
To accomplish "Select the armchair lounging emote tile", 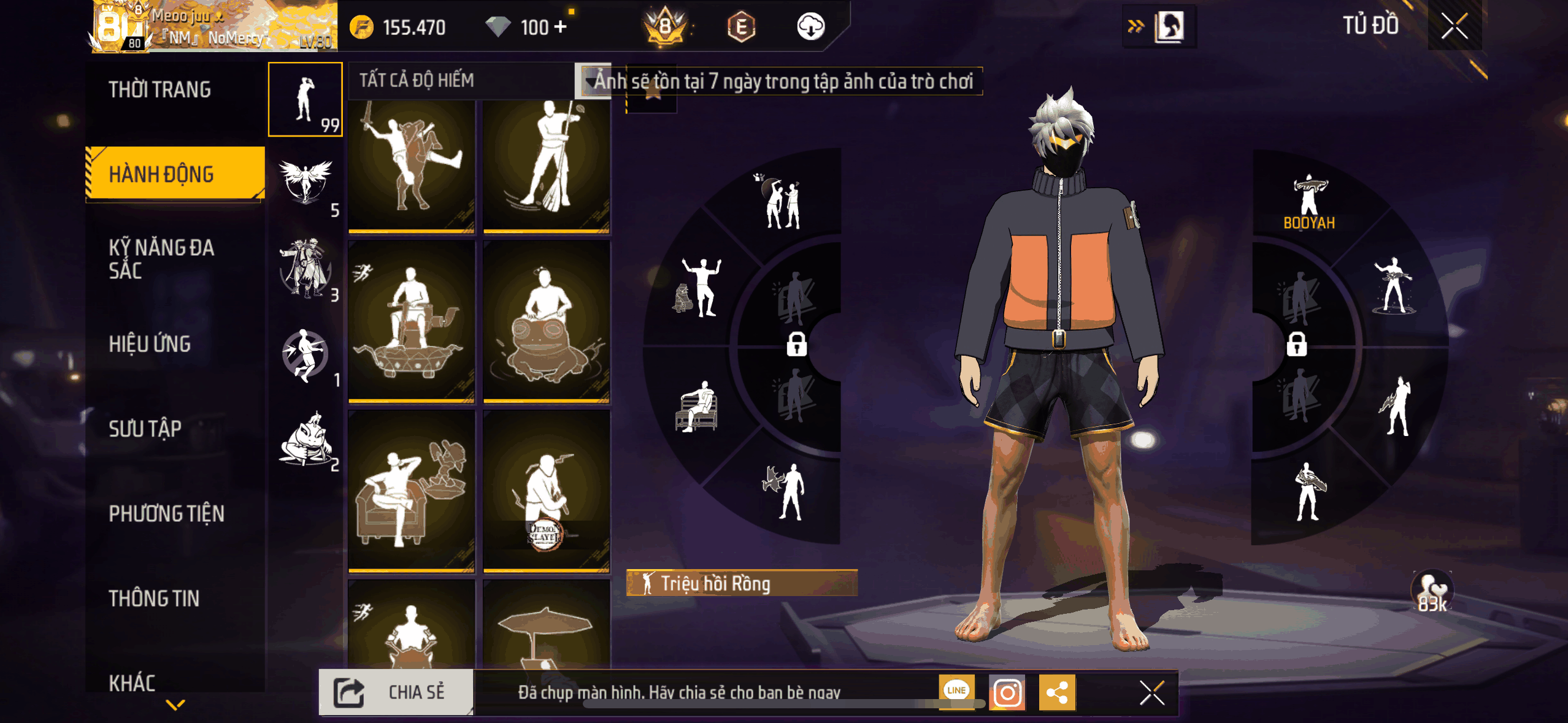I will click(x=412, y=492).
